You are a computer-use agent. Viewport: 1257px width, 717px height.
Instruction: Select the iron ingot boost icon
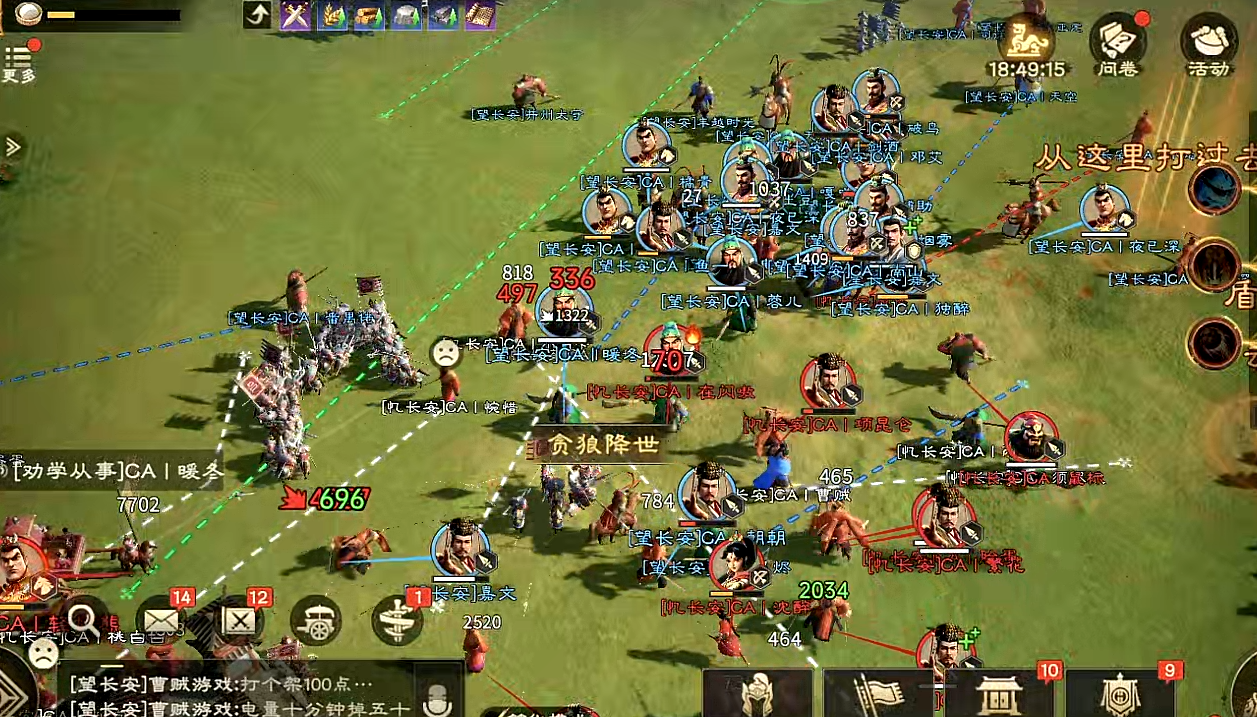[x=443, y=15]
